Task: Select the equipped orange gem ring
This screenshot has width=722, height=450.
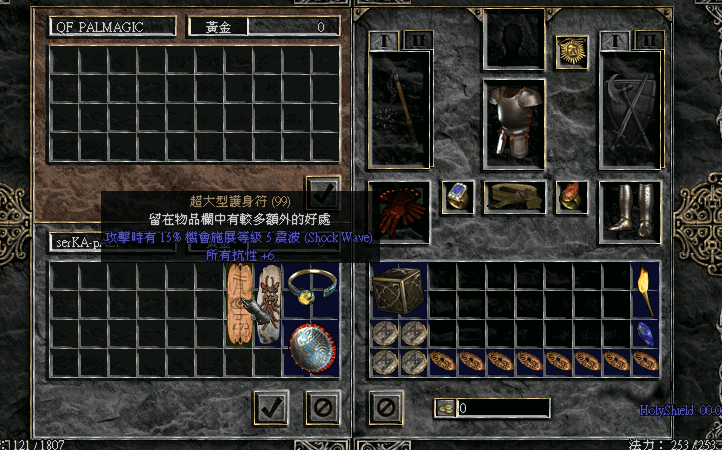Action: [x=572, y=193]
